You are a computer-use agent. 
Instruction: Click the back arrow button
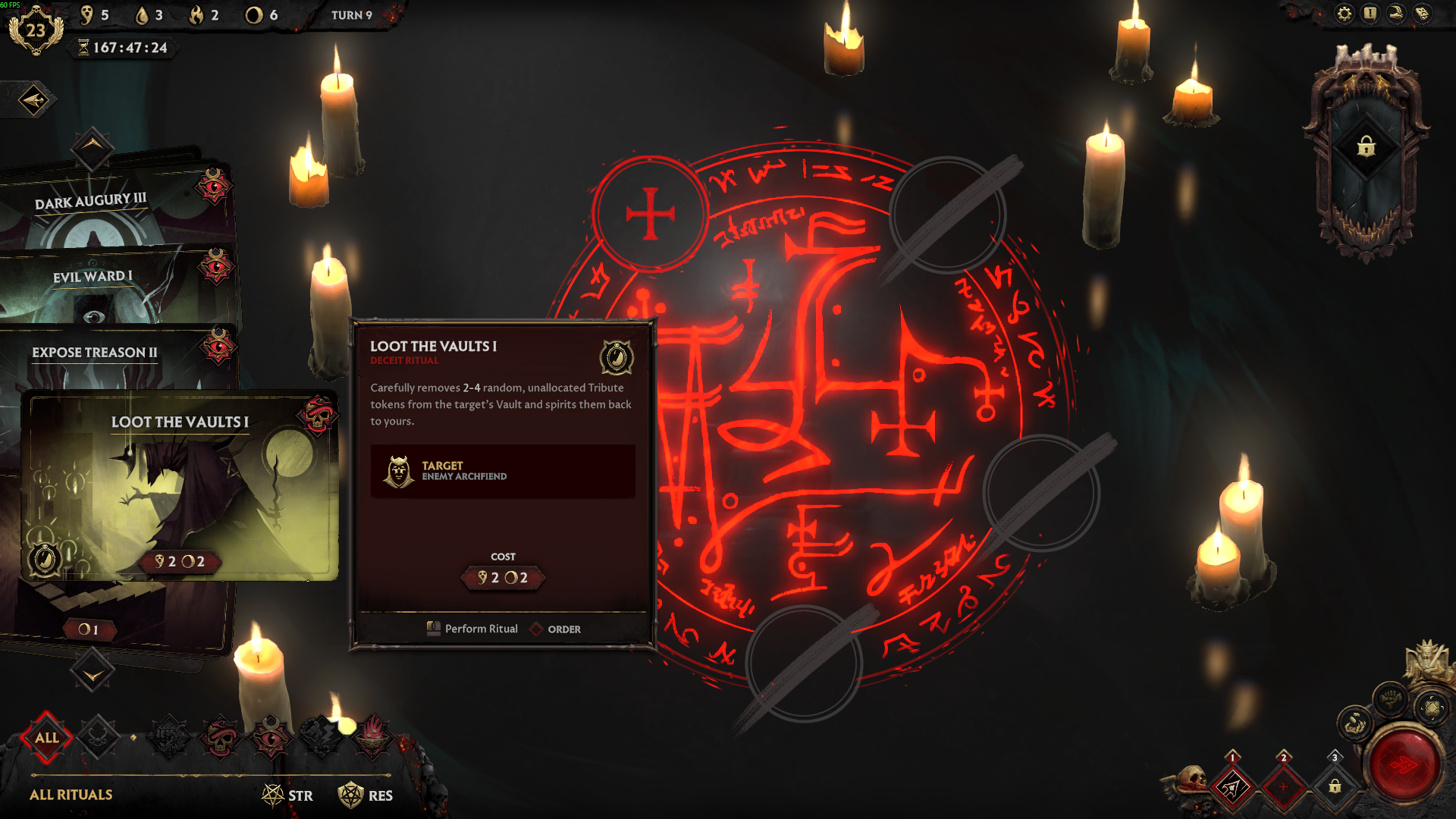tap(34, 100)
